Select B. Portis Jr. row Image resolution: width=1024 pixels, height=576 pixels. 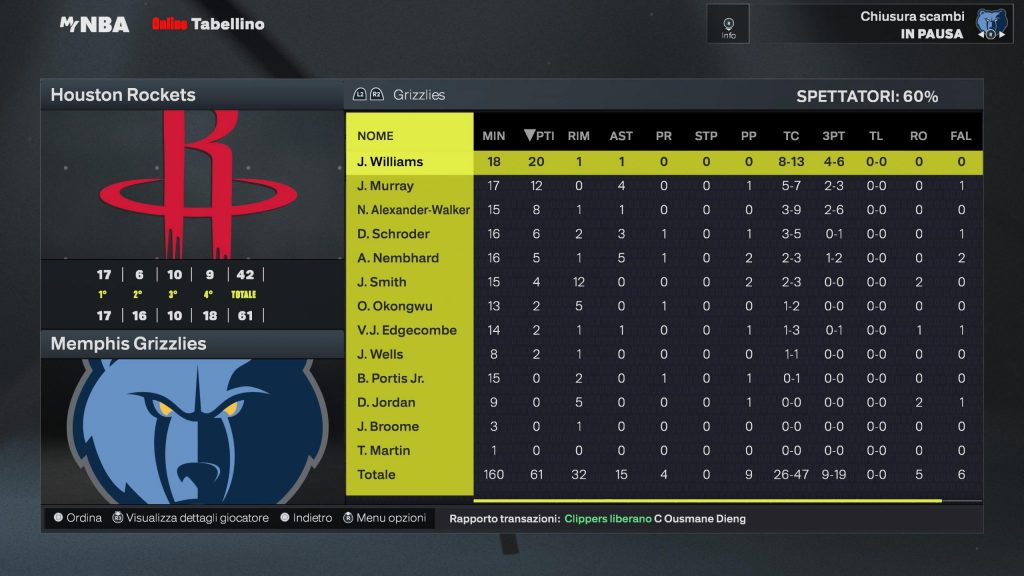point(390,378)
